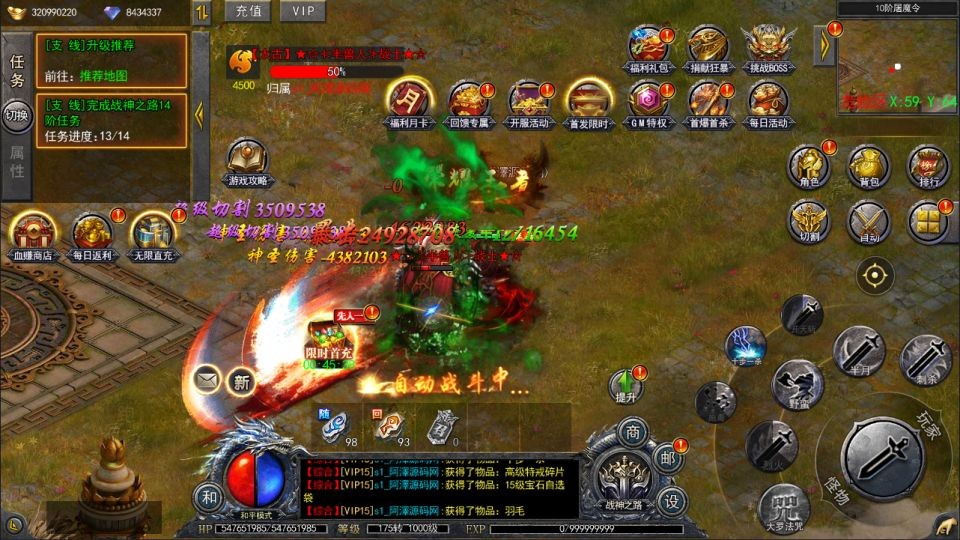
Task: Open the GM特权 privilege icon
Action: coord(648,101)
